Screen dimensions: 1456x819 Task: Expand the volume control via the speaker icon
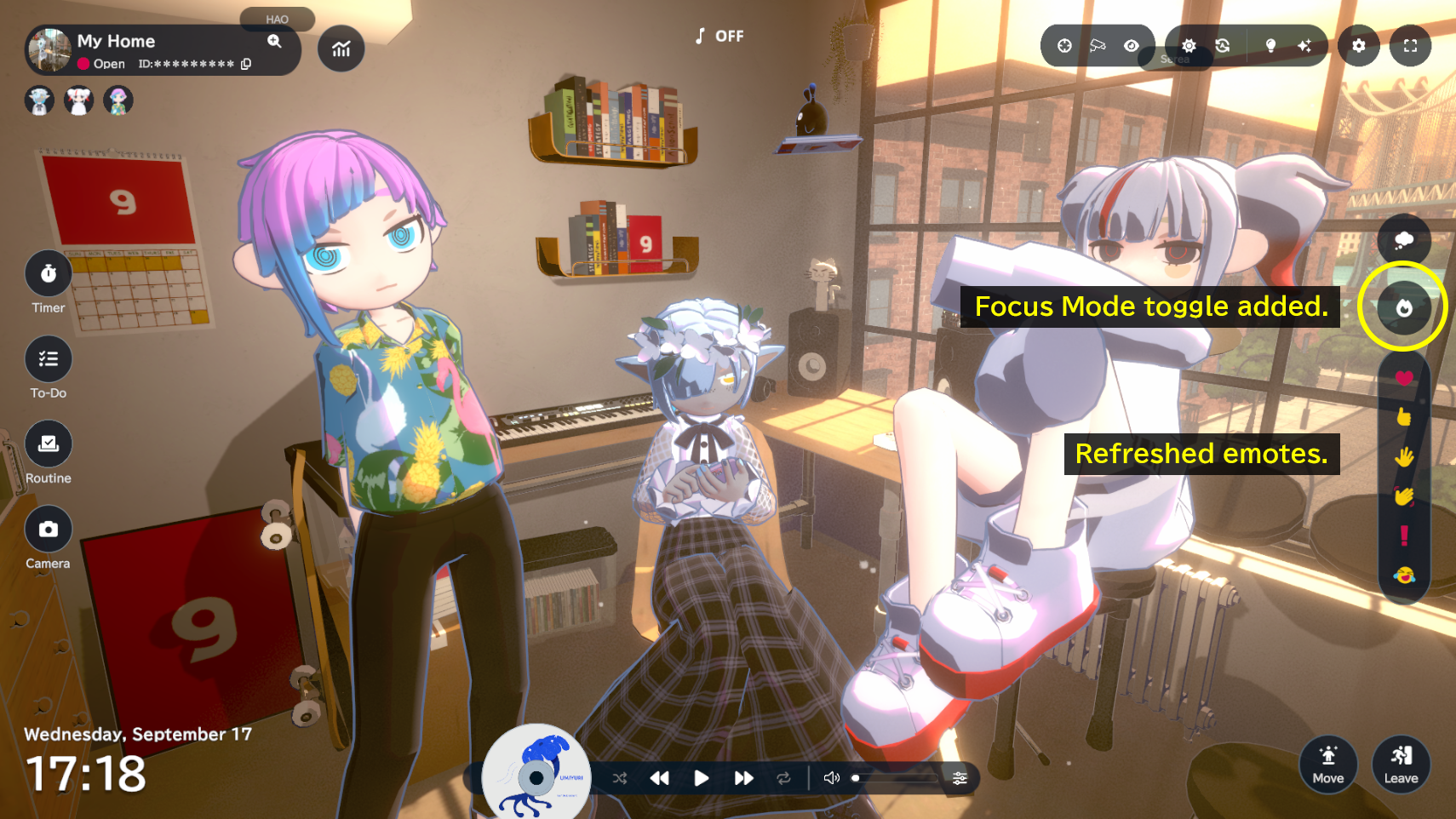coord(830,777)
